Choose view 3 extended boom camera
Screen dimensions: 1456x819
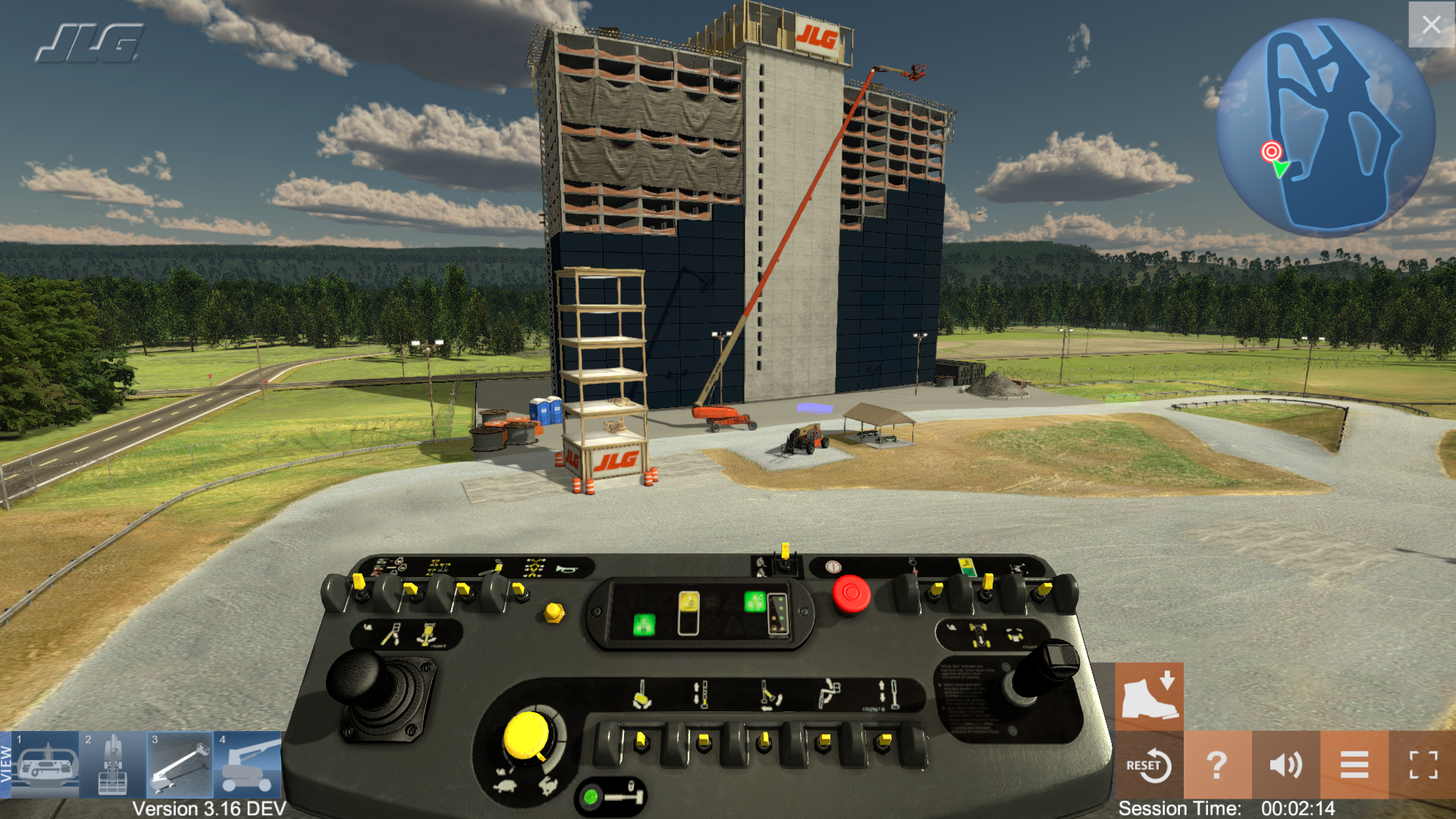point(180,765)
